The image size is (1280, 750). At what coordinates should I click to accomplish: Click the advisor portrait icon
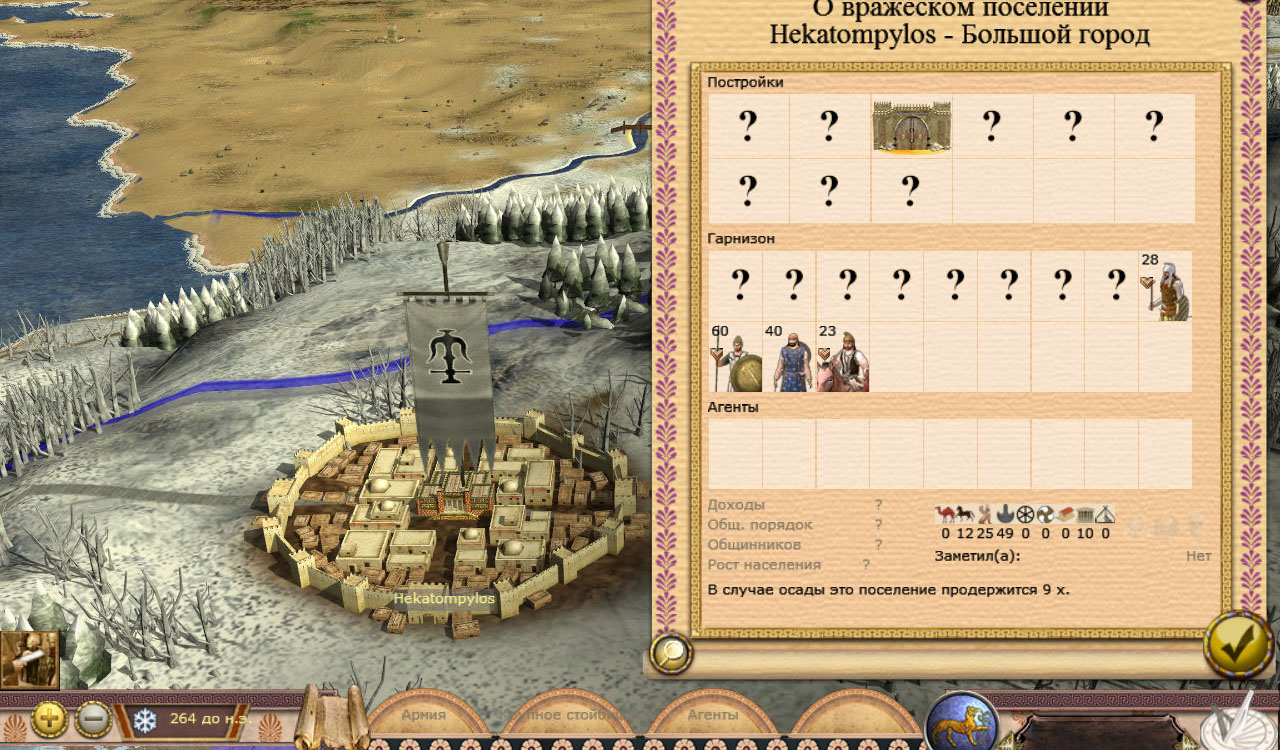[30, 660]
